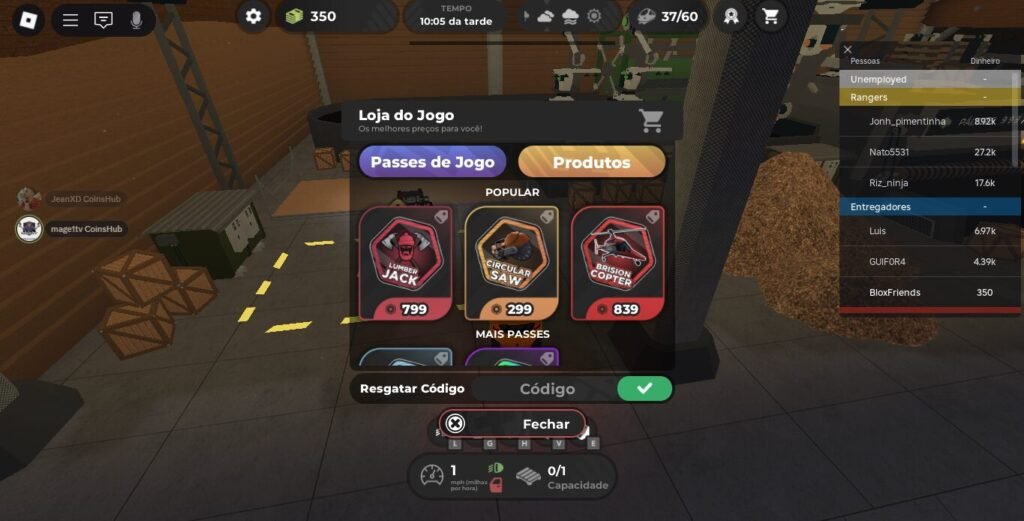Click the 350 cash counter

pos(312,16)
